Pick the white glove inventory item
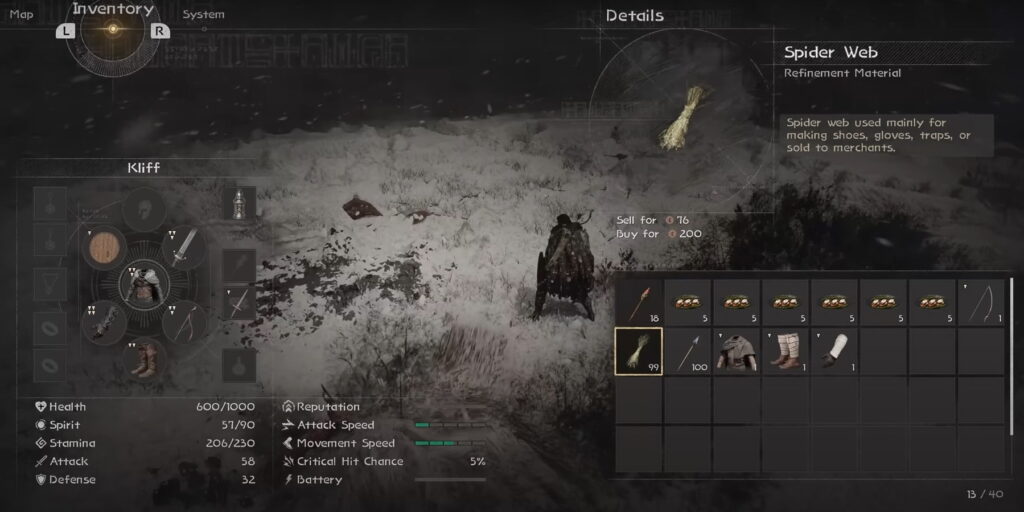 [x=834, y=351]
